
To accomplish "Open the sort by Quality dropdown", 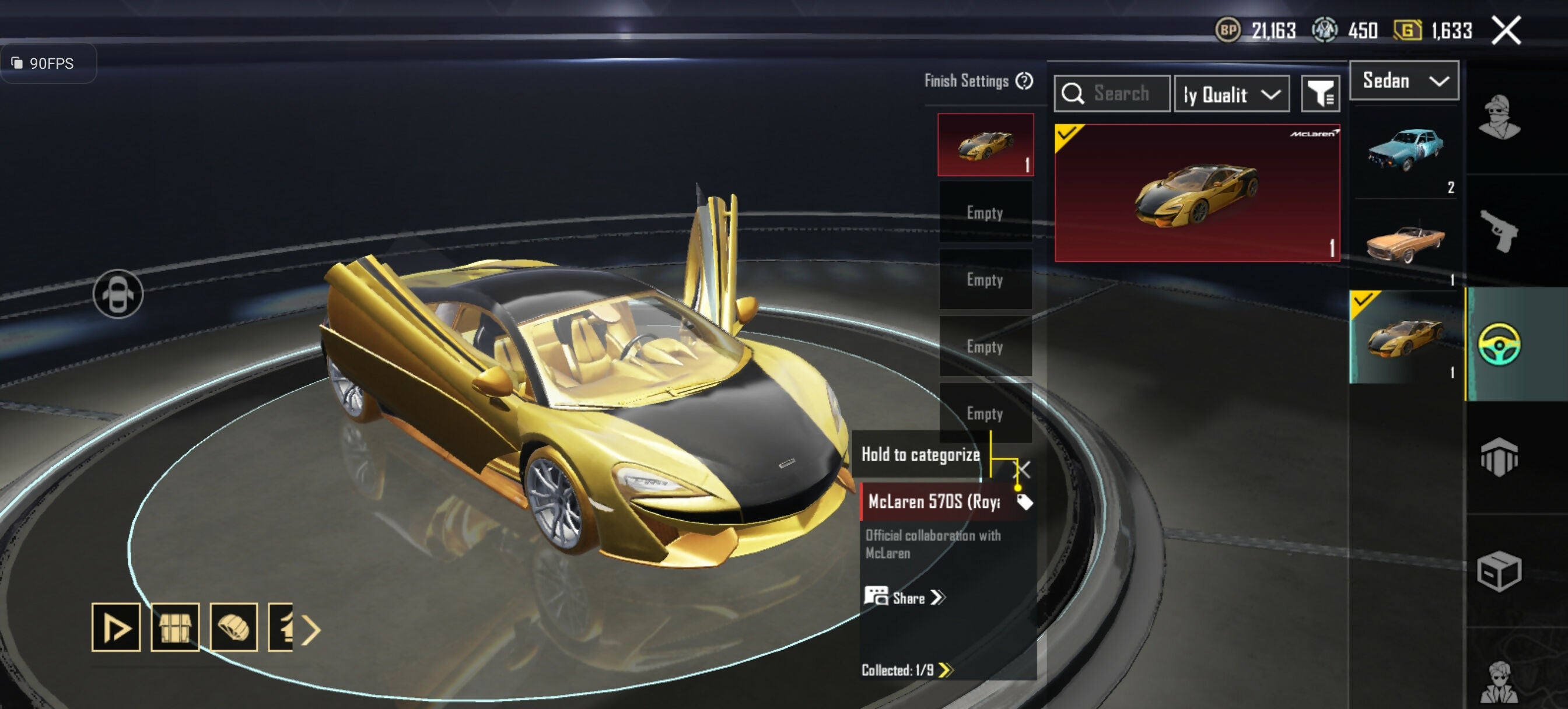I will click(x=1231, y=94).
